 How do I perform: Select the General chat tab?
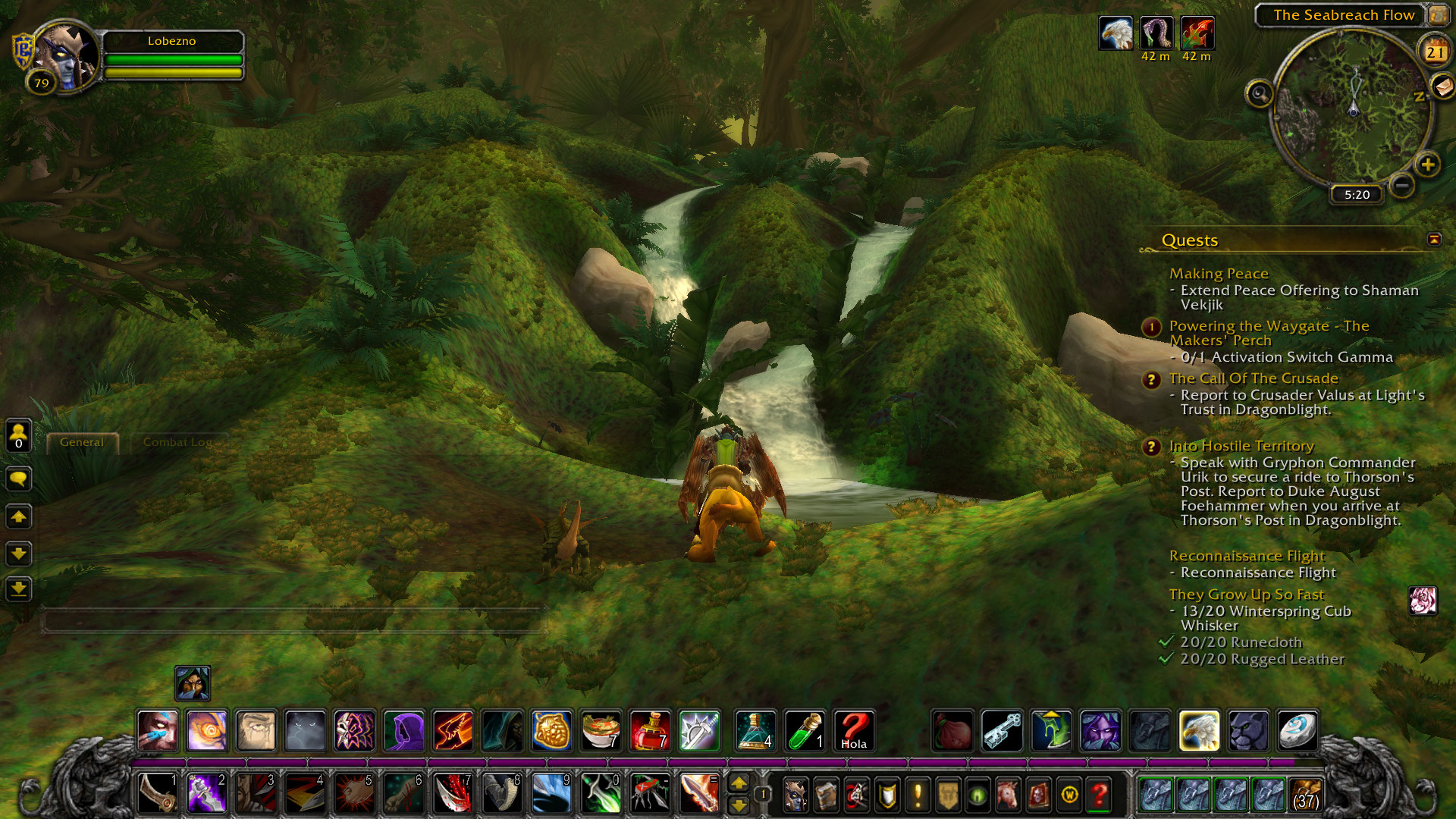click(x=82, y=442)
